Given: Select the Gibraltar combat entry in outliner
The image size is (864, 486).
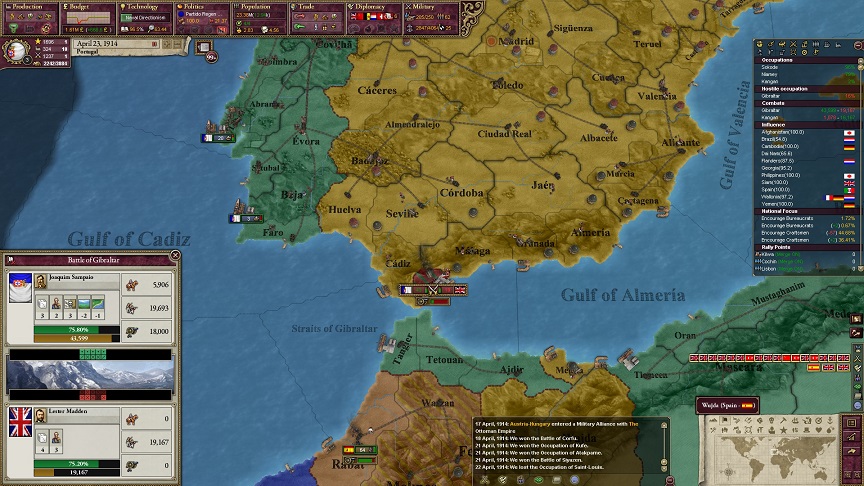Looking at the screenshot, I should pyautogui.click(x=773, y=110).
